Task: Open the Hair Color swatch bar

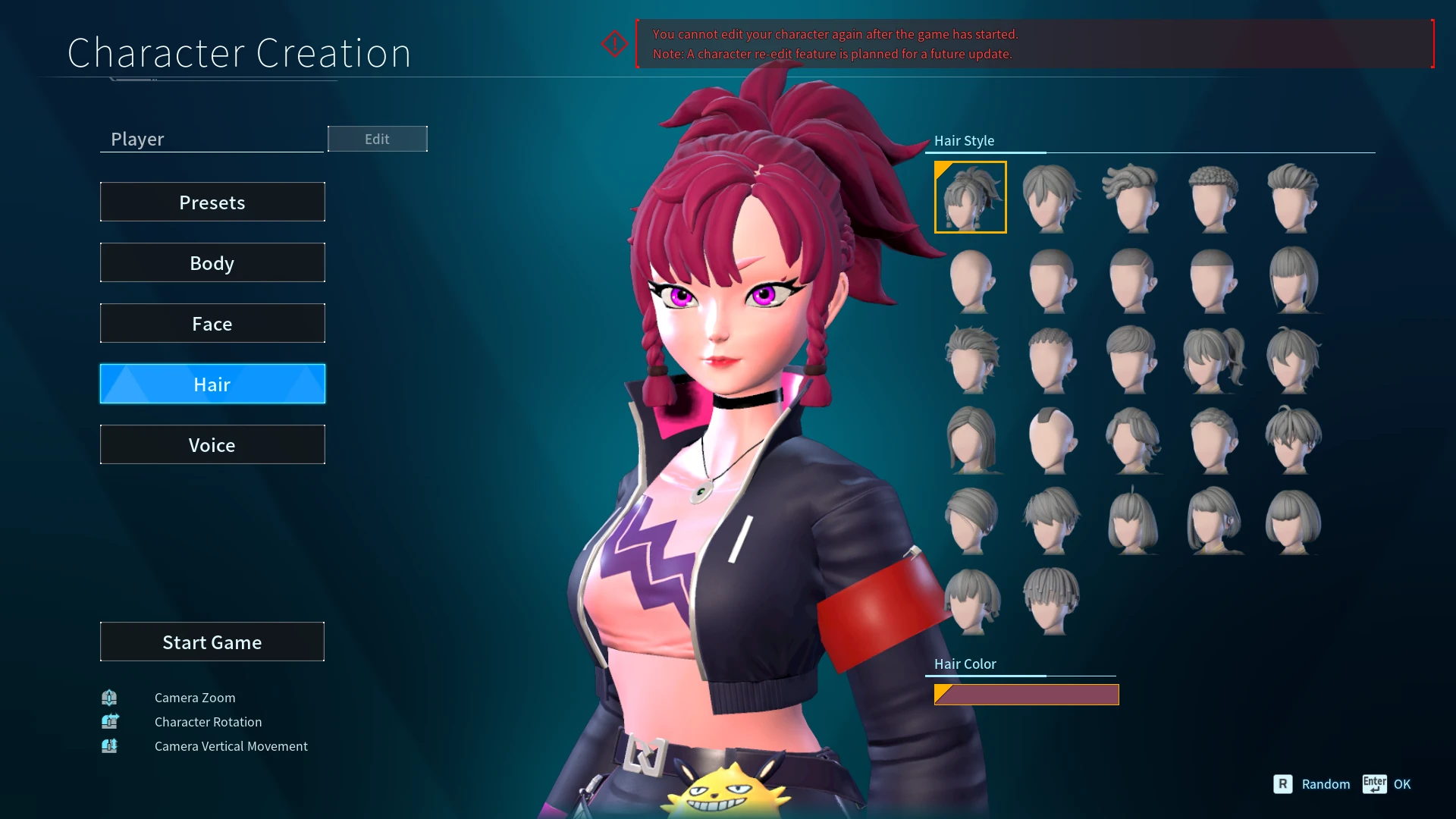Action: pos(1026,695)
